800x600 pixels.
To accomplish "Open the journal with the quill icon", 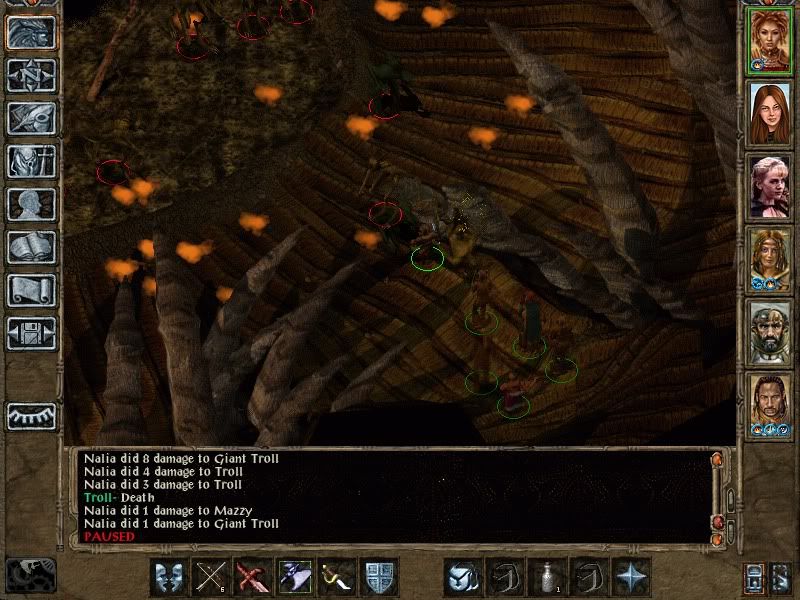I will point(31,118).
